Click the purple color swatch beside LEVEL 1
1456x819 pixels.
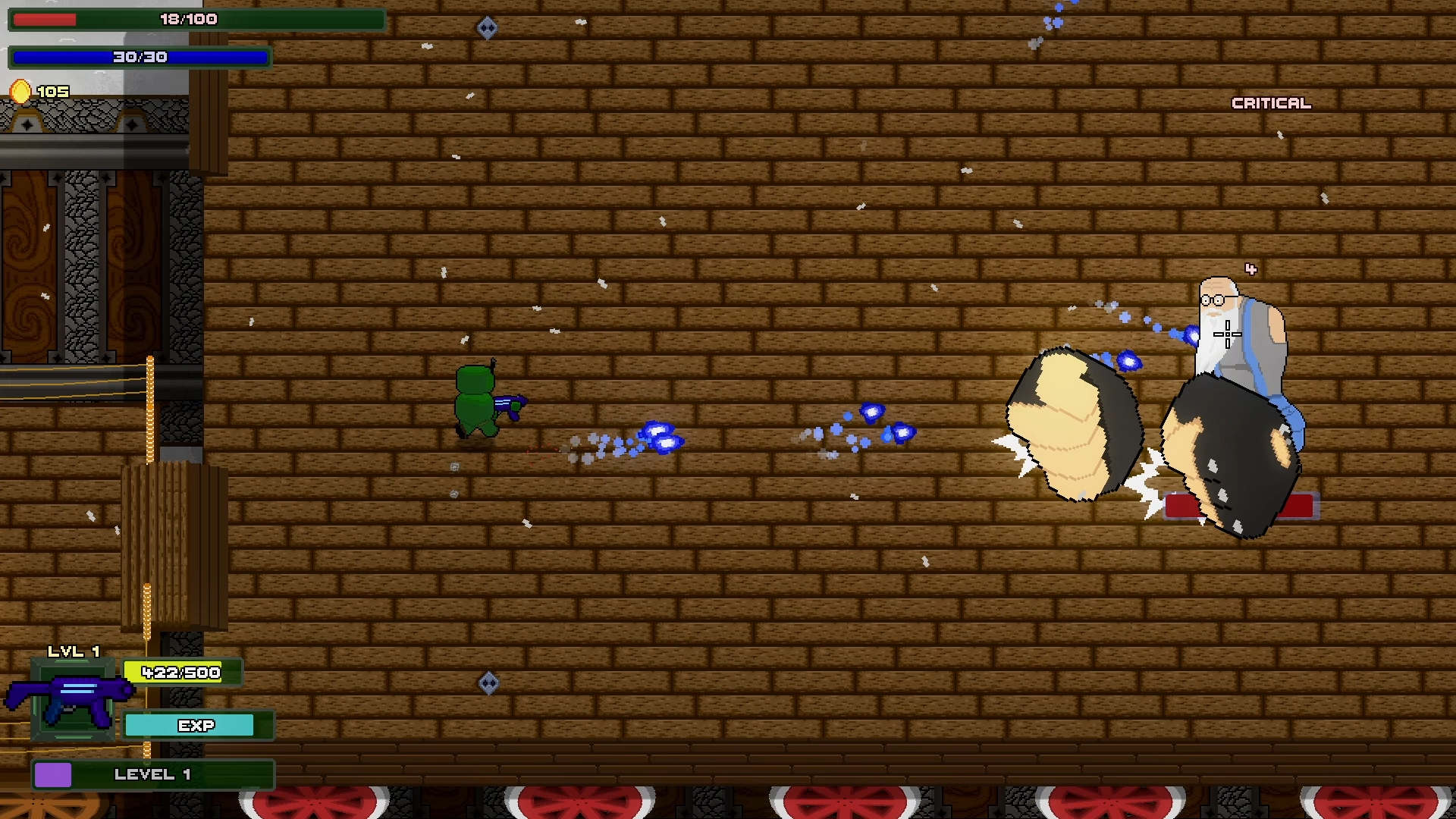tap(53, 776)
